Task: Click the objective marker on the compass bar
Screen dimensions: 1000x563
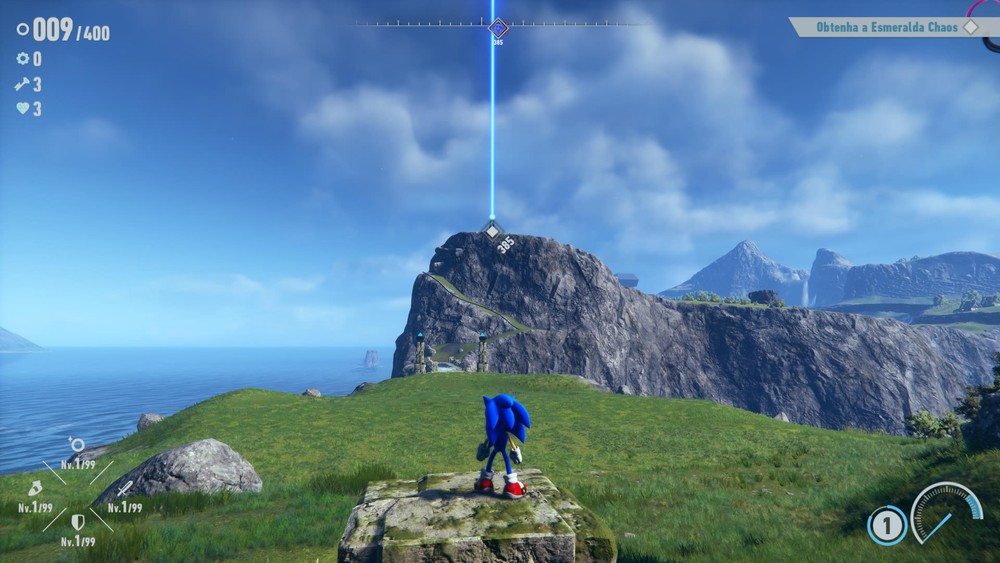Action: 498,28
